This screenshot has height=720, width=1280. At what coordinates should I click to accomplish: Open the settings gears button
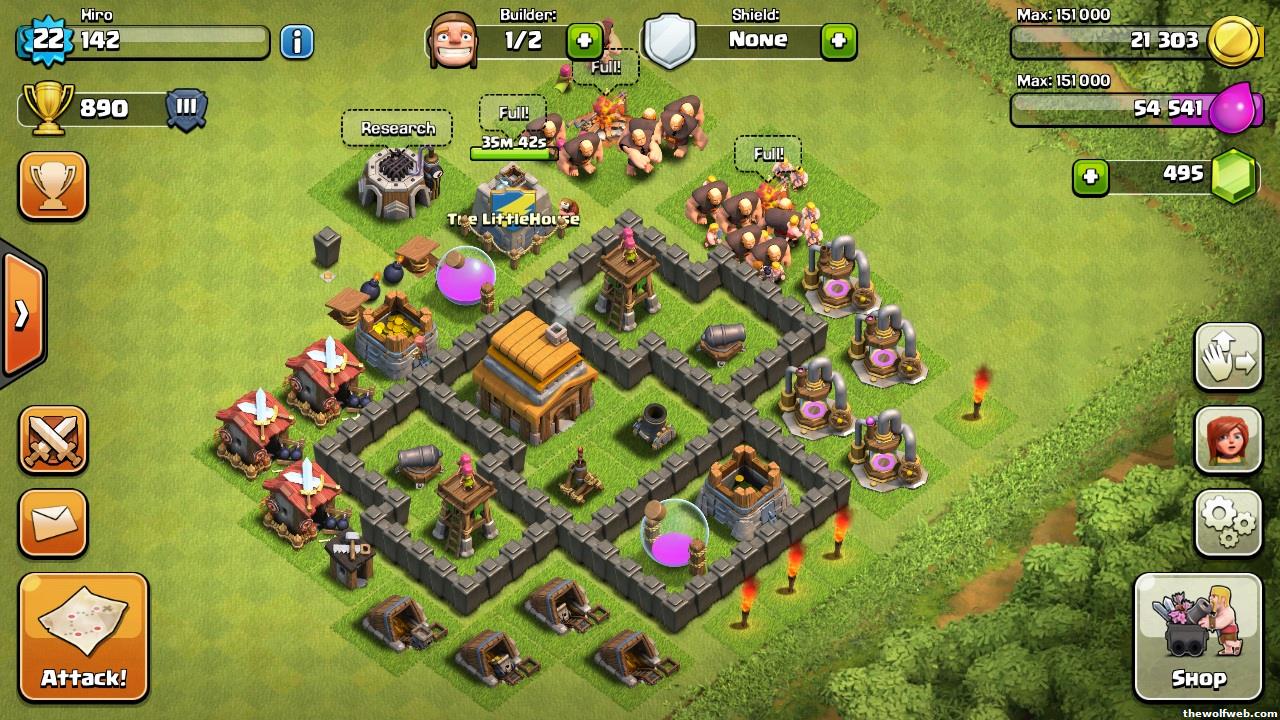1228,522
